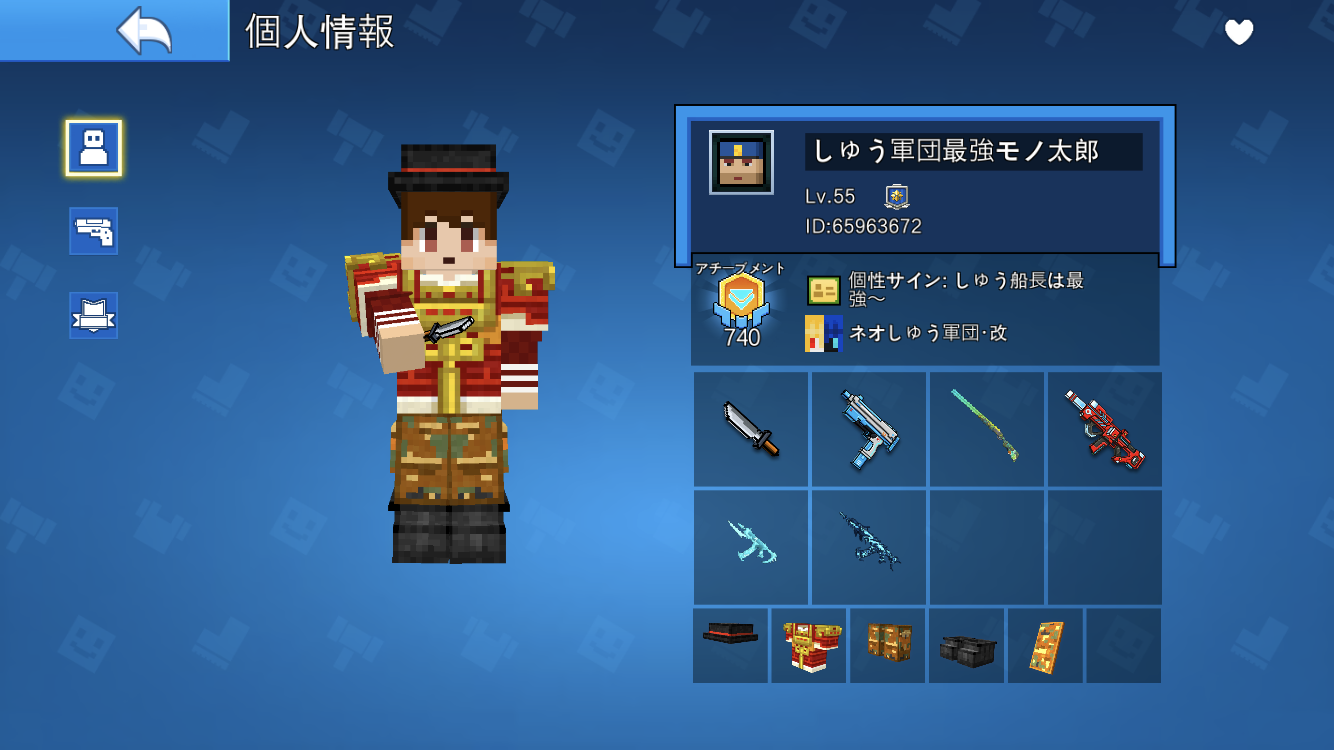Choose the green sniper rifle slot

tap(986, 429)
